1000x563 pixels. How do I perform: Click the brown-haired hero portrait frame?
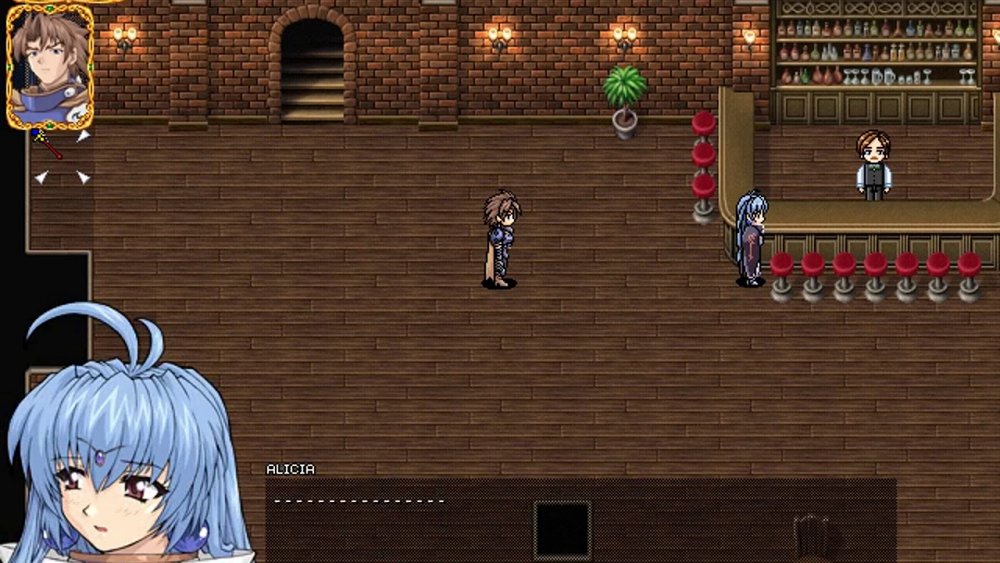click(50, 66)
